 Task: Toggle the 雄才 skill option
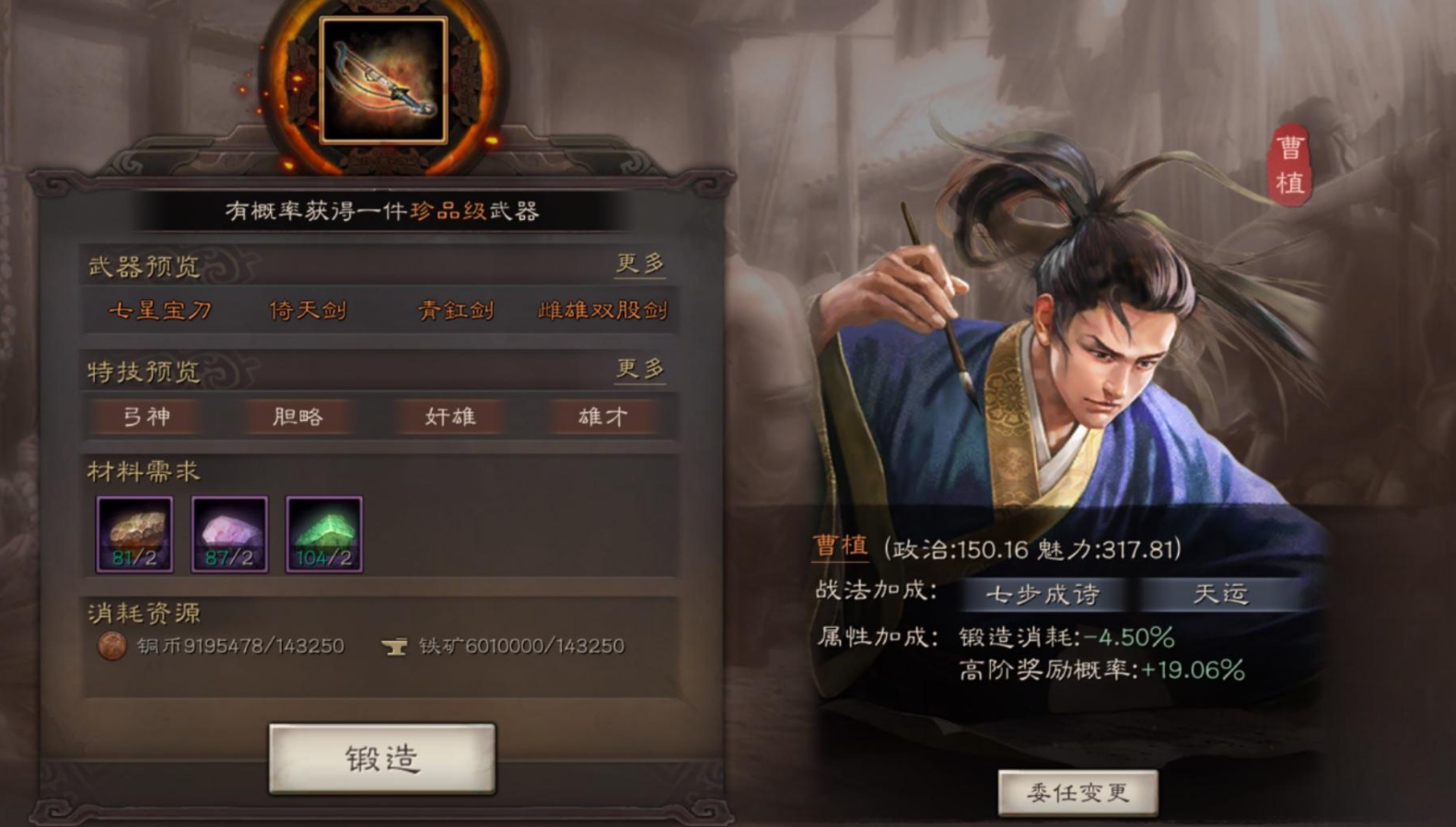pyautogui.click(x=603, y=416)
